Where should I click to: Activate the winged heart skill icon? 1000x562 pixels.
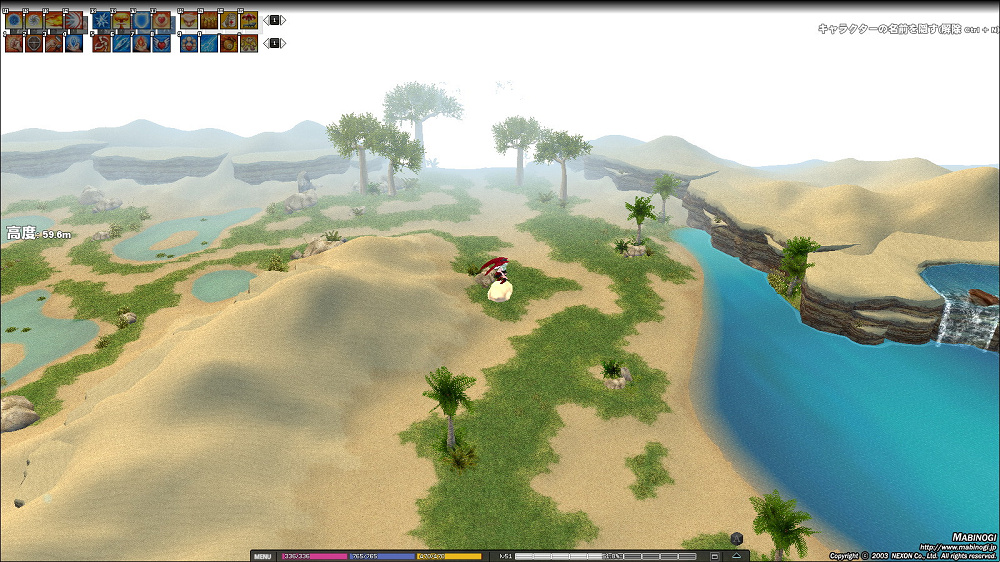tap(161, 44)
